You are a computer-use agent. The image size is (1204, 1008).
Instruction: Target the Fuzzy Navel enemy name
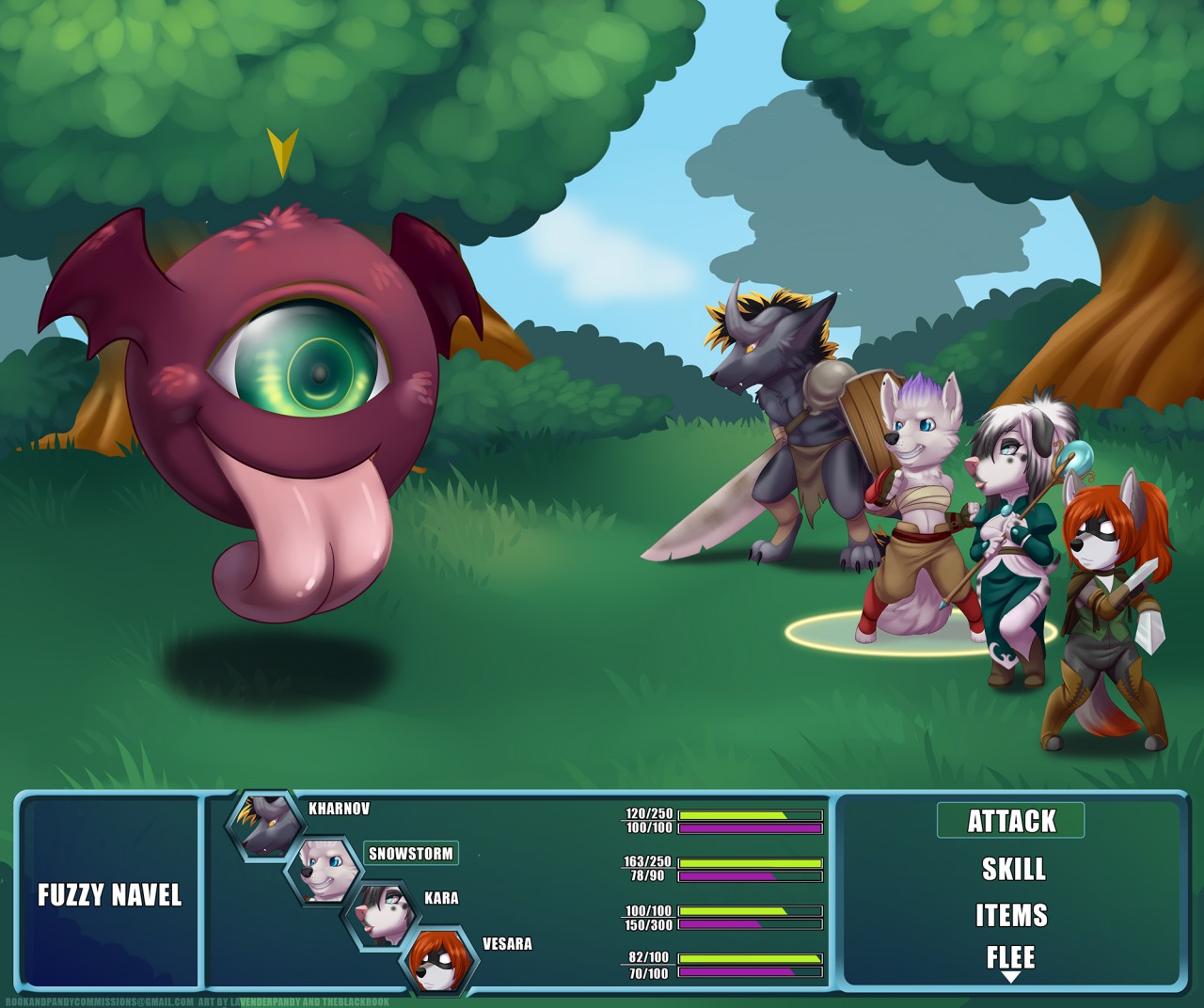(109, 894)
